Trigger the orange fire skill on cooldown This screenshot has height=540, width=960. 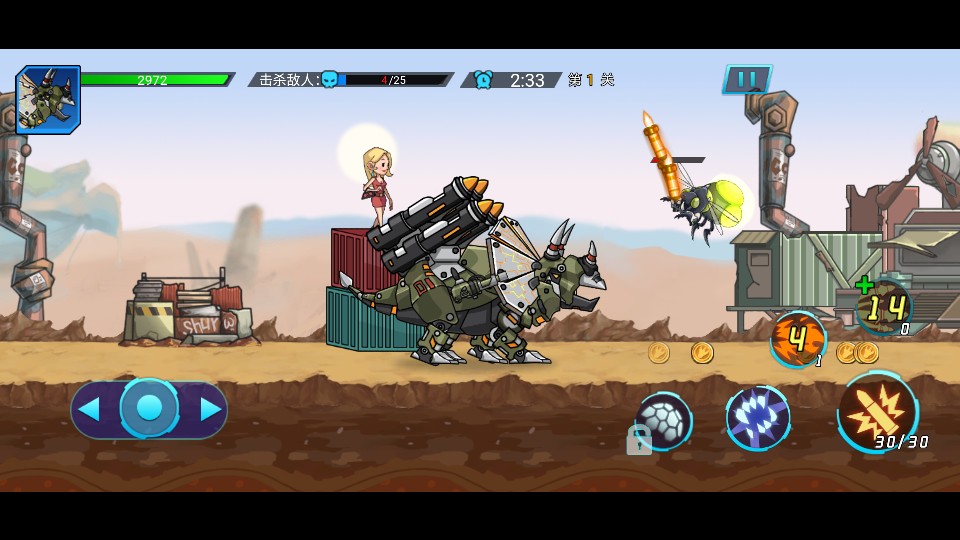click(x=798, y=339)
